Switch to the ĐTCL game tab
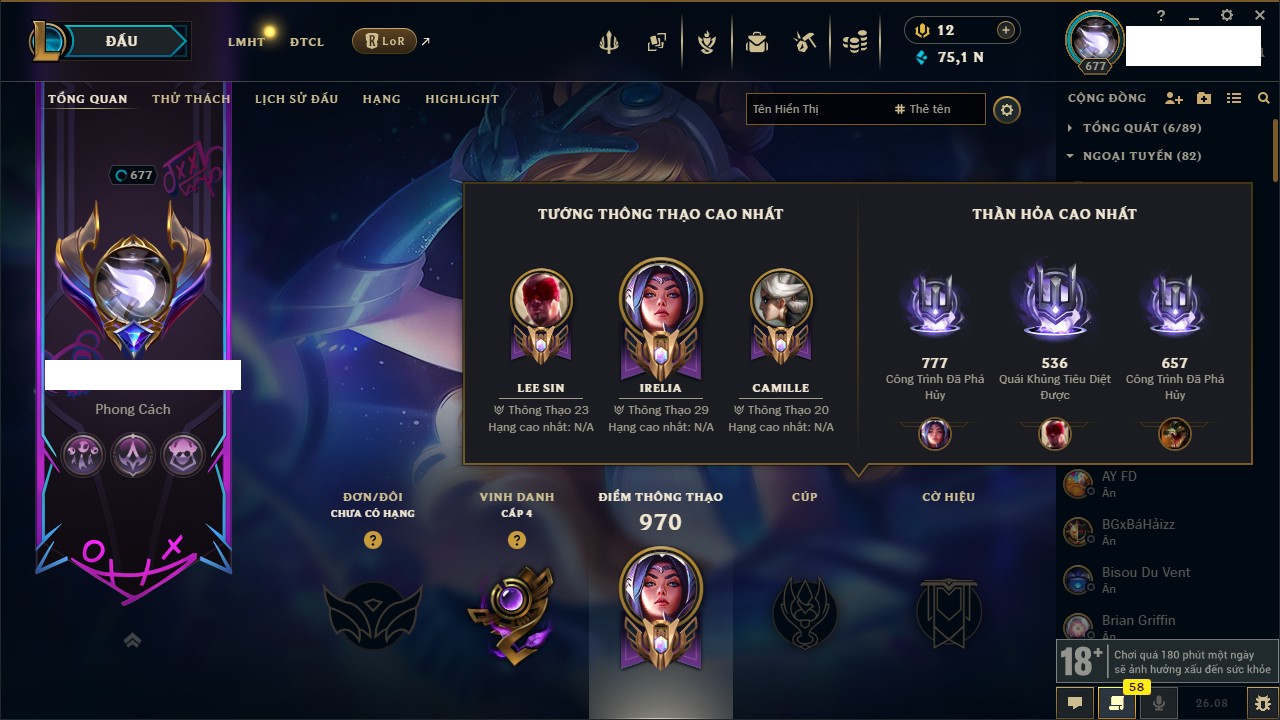The width and height of the screenshot is (1280, 720). pyautogui.click(x=307, y=42)
